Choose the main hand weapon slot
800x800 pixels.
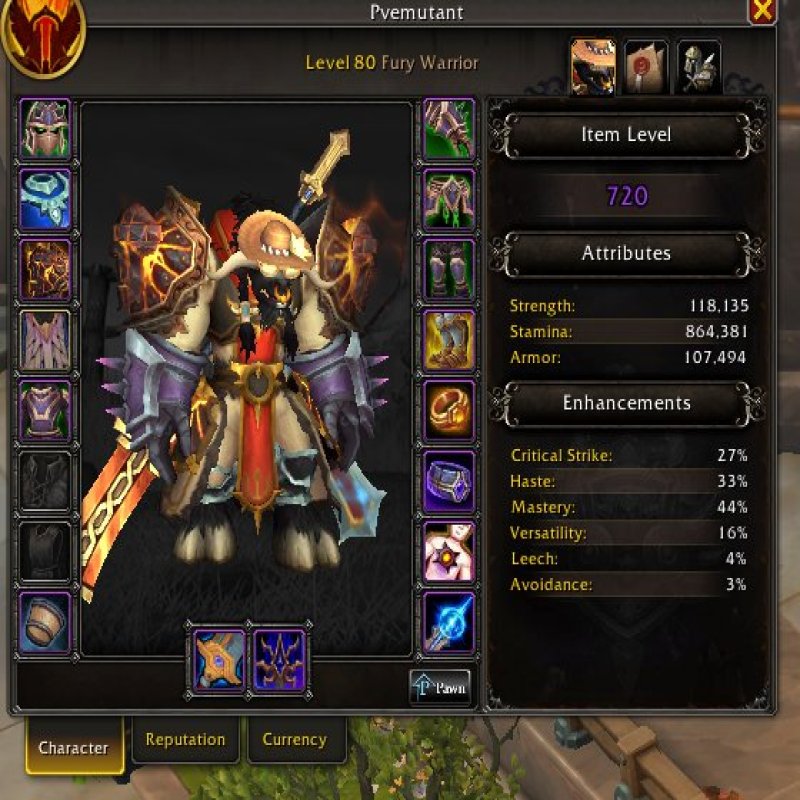(x=218, y=659)
